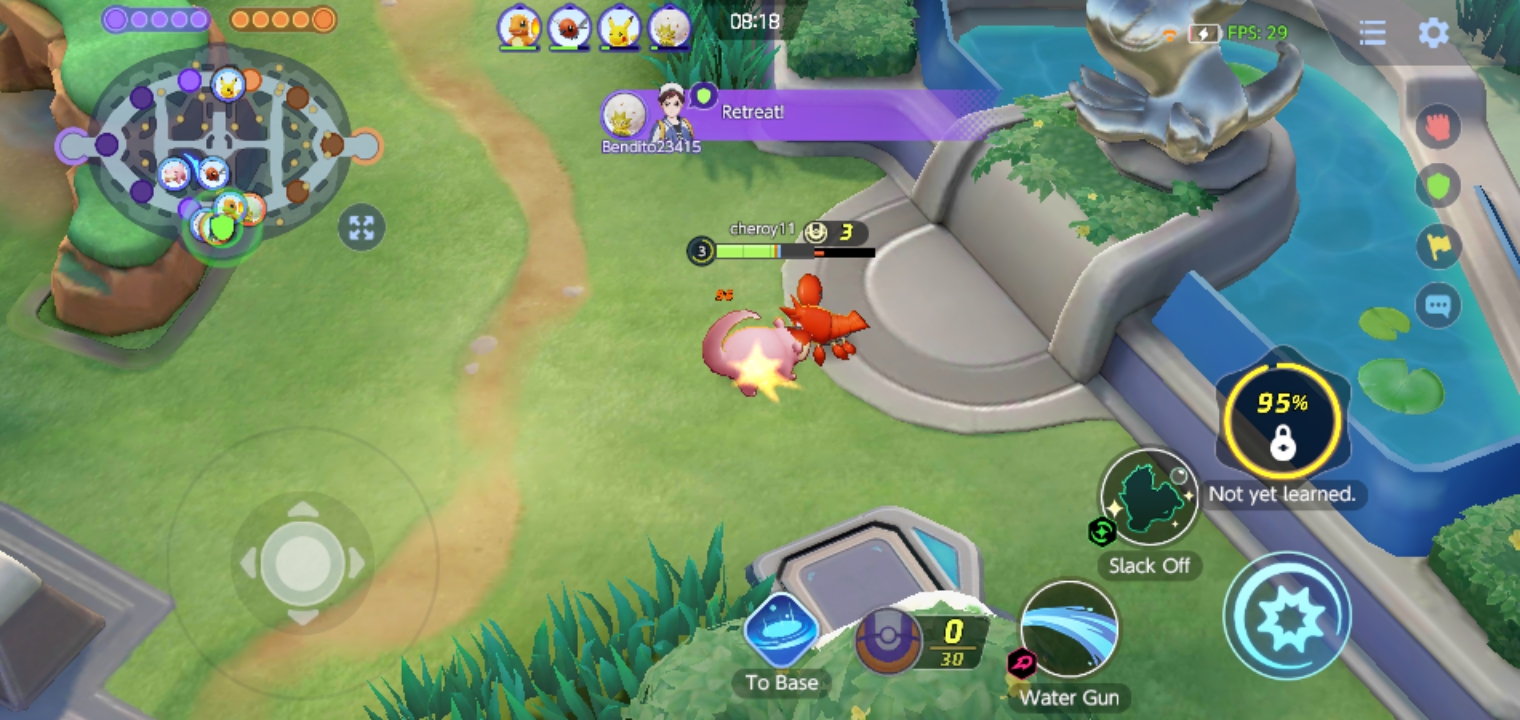Viewport: 1520px width, 720px height.
Task: Tap the basic attack button
Action: (1288, 617)
